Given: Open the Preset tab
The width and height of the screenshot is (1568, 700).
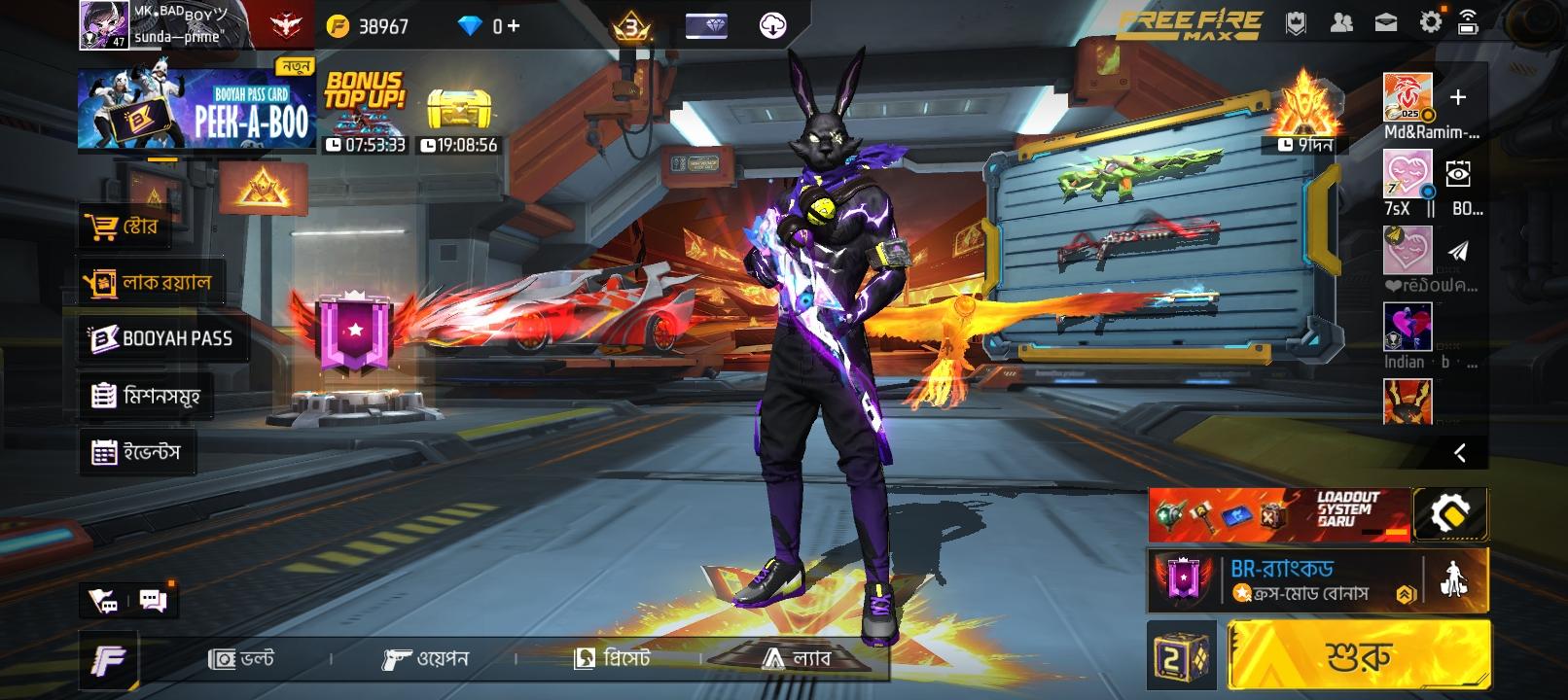Looking at the screenshot, I should point(613,659).
